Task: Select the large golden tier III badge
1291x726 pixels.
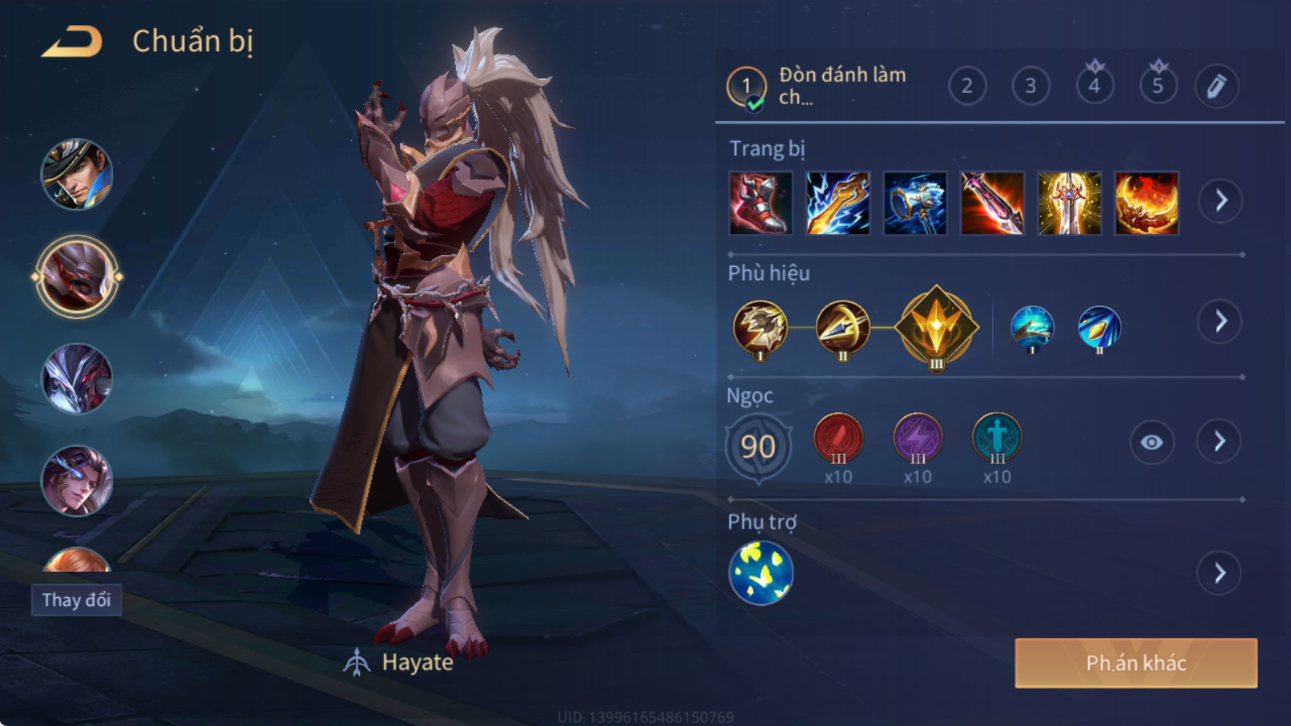Action: pyautogui.click(x=936, y=327)
